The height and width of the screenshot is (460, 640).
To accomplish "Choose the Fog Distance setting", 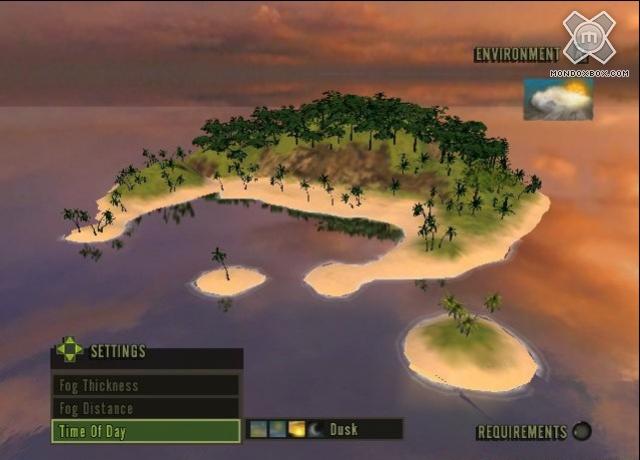I will pos(145,408).
